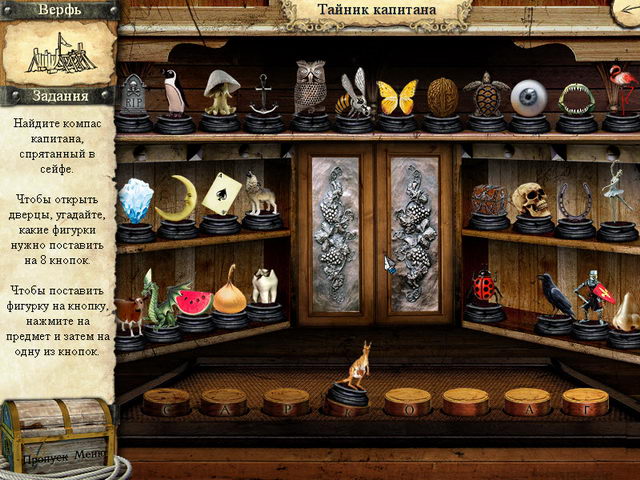Viewport: 640px width, 480px height.
Task: Select the black raven figurine
Action: [x=553, y=295]
